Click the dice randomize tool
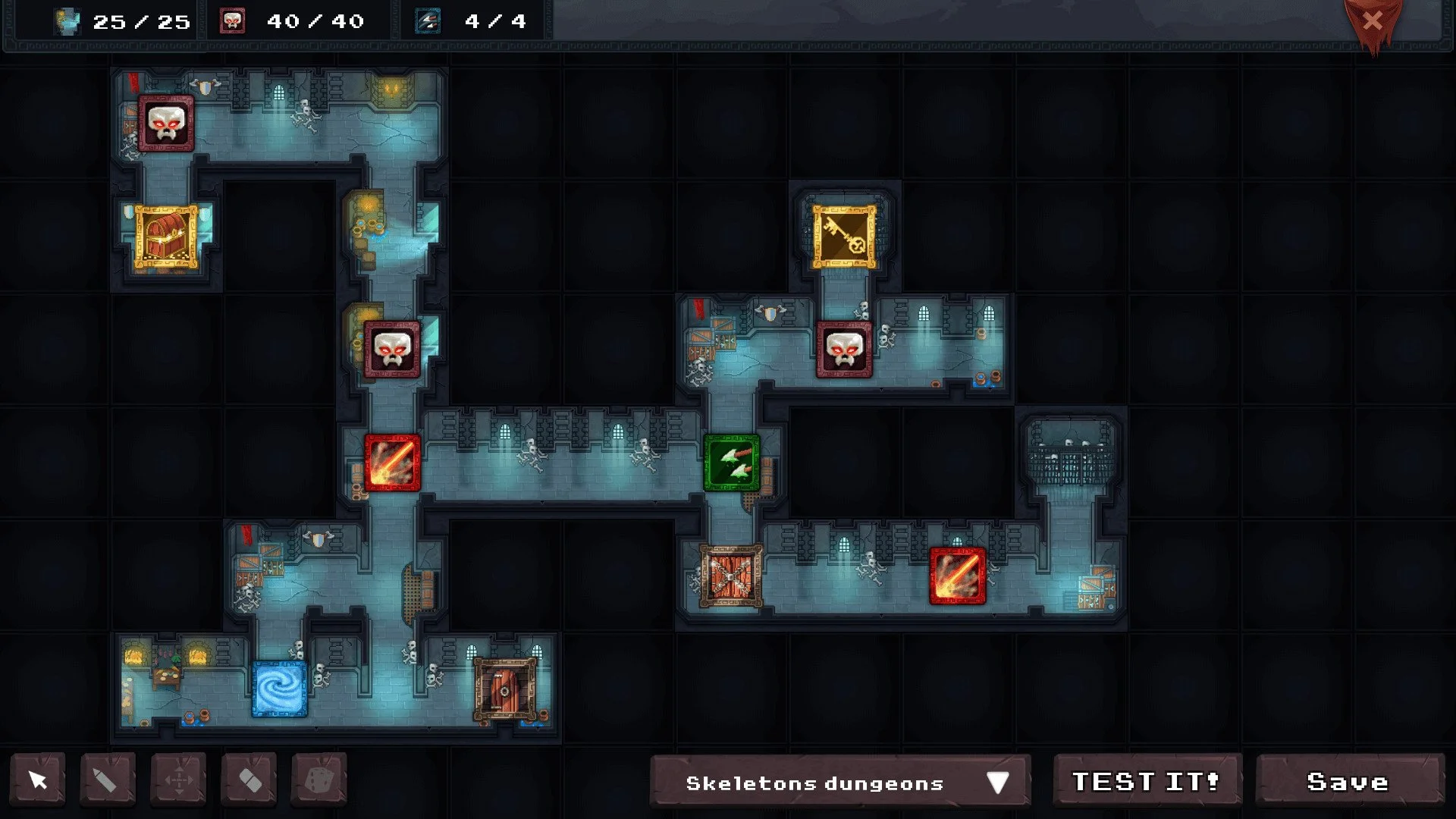Screen dimensions: 1456x819 pyautogui.click(x=319, y=780)
